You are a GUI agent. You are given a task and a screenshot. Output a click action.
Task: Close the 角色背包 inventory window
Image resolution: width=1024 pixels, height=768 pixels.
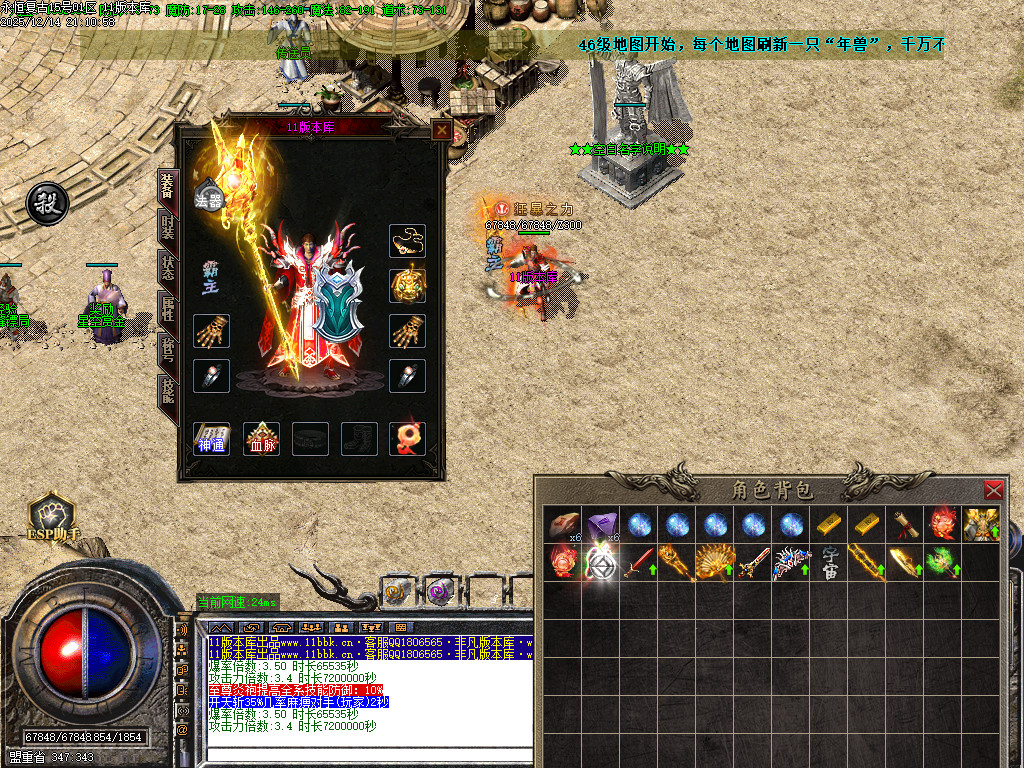[x=993, y=490]
